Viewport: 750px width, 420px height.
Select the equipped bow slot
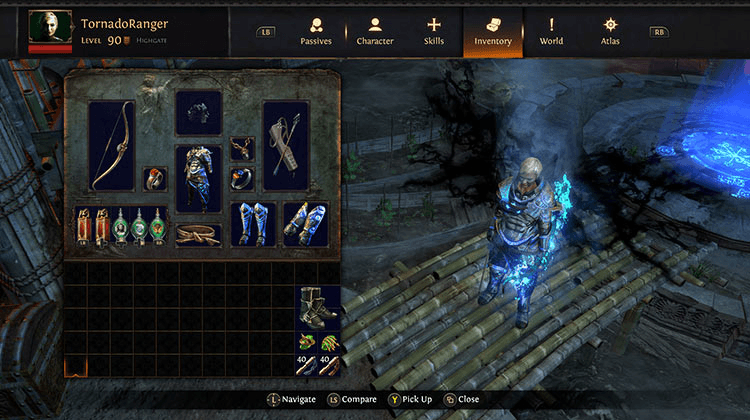[111, 147]
